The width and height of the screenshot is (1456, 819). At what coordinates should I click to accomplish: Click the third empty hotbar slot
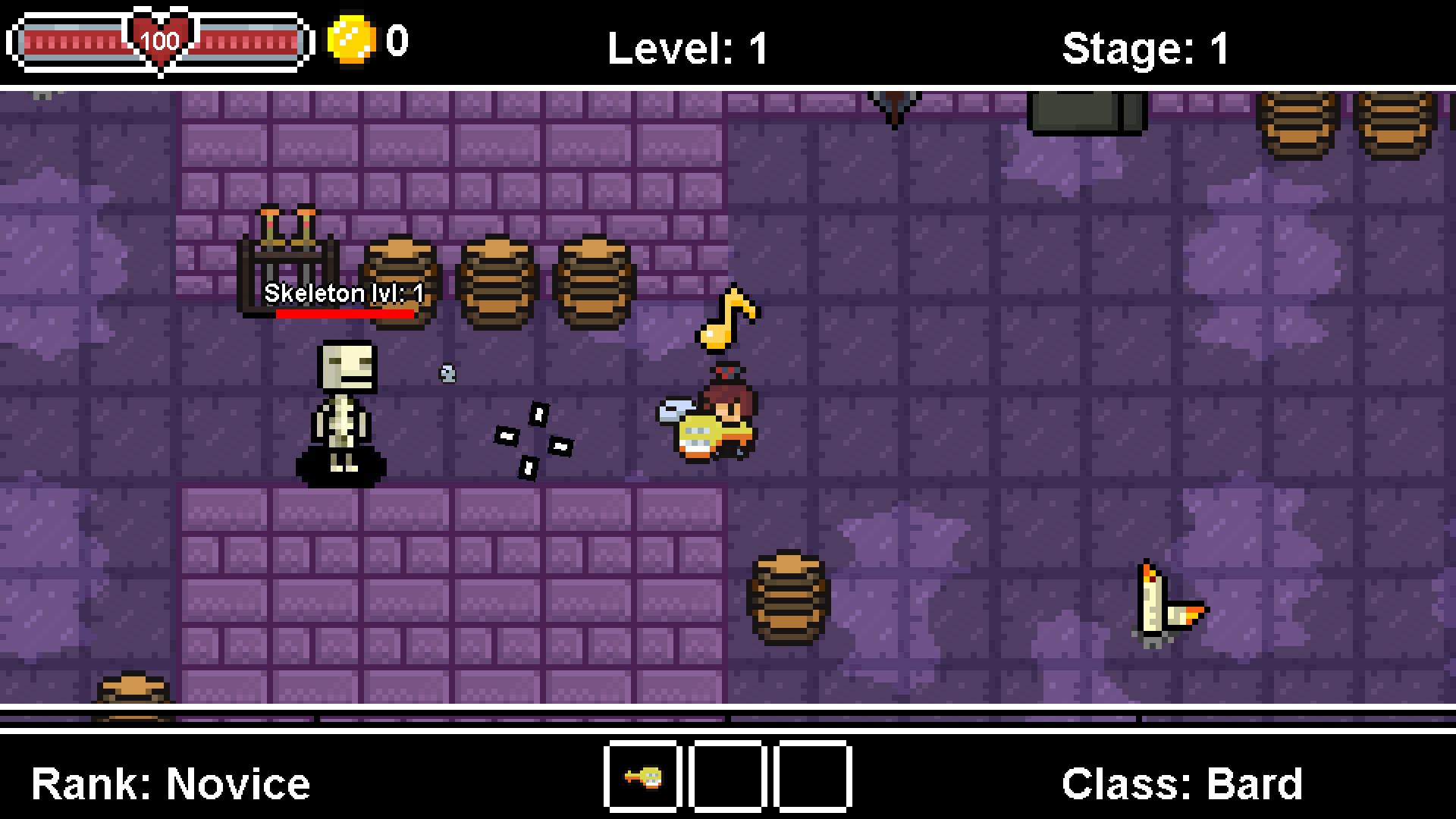point(812,777)
